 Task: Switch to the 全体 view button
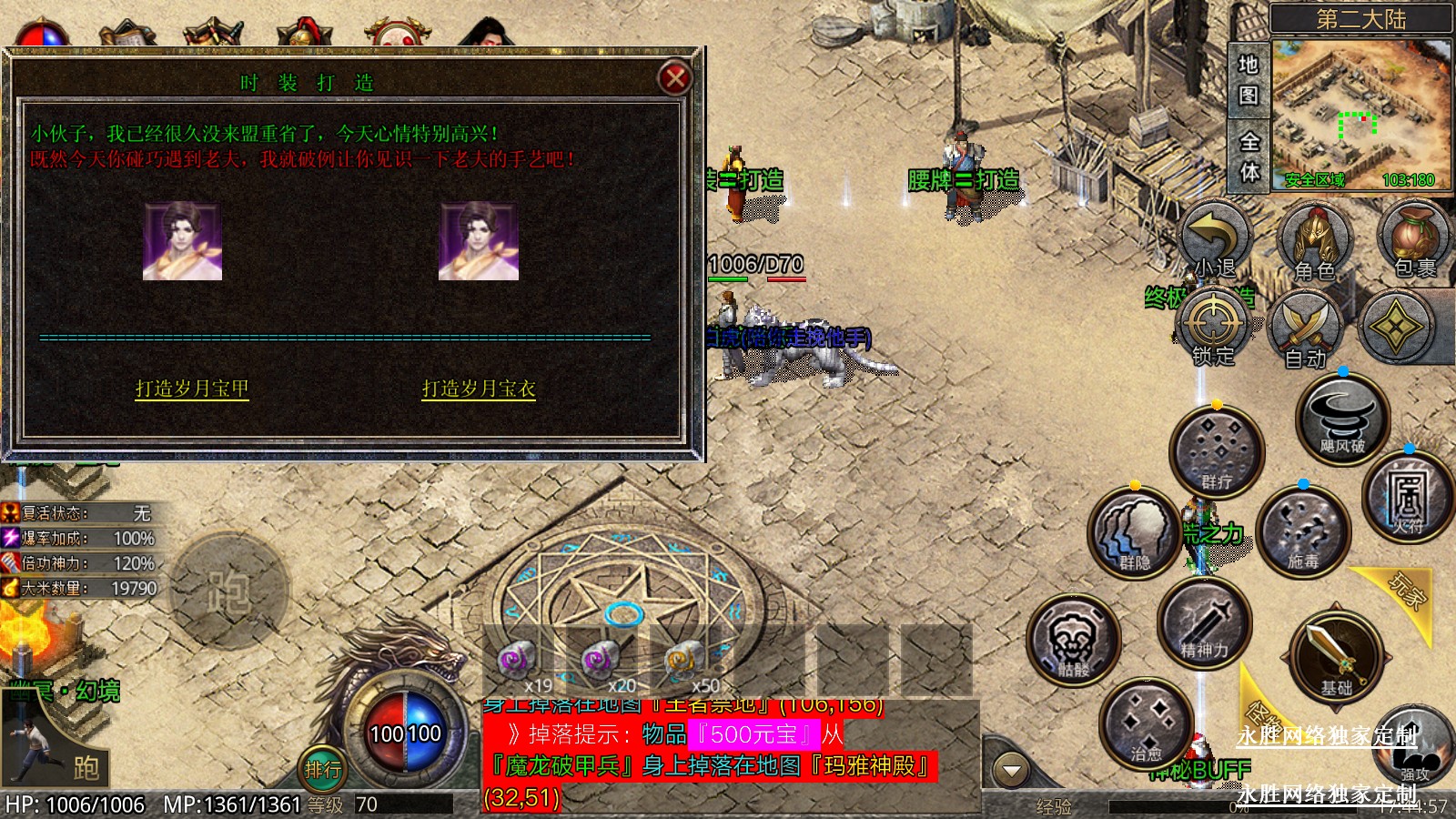(x=1249, y=156)
